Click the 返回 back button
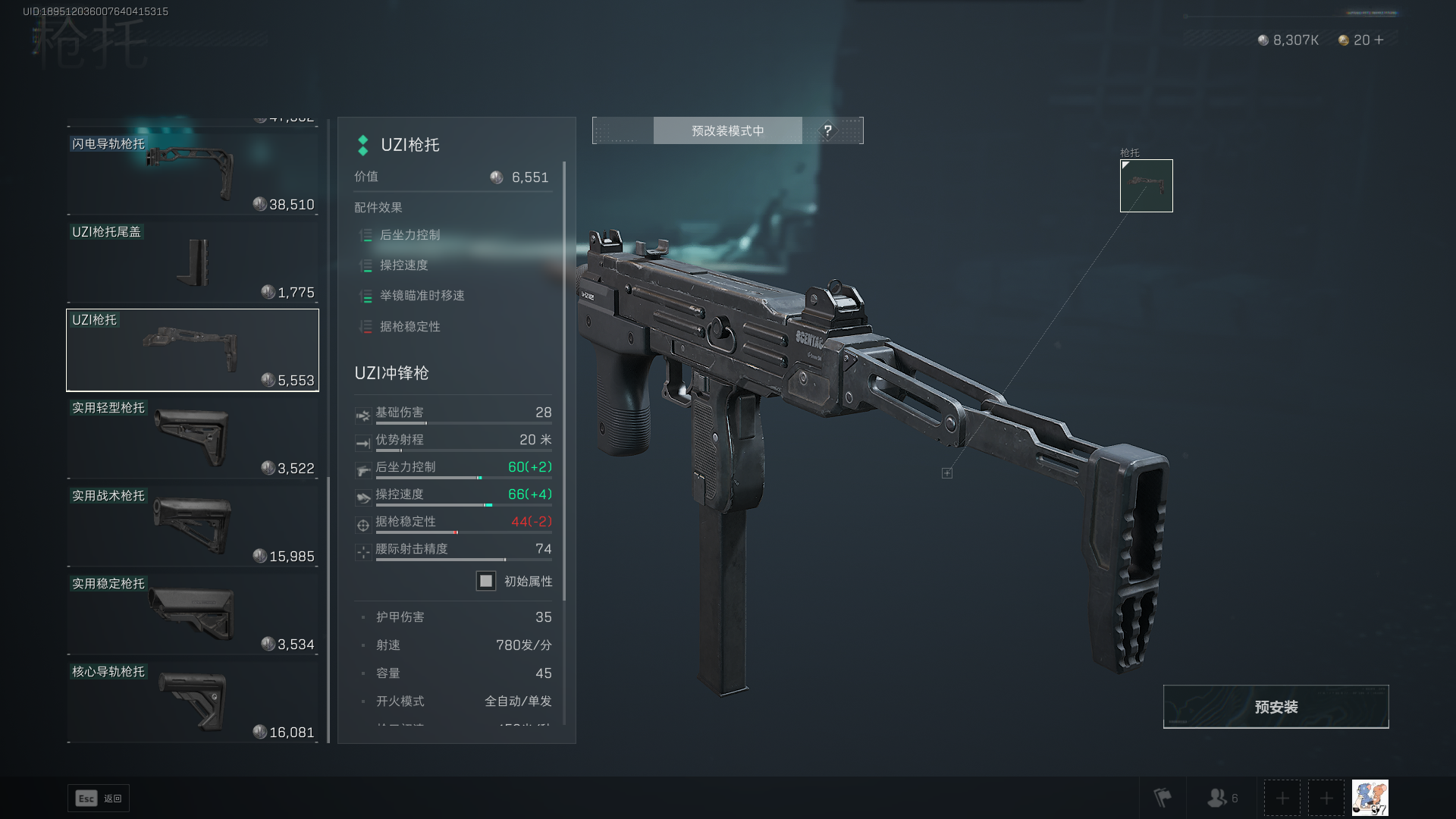This screenshot has height=819, width=1456. coord(99,799)
